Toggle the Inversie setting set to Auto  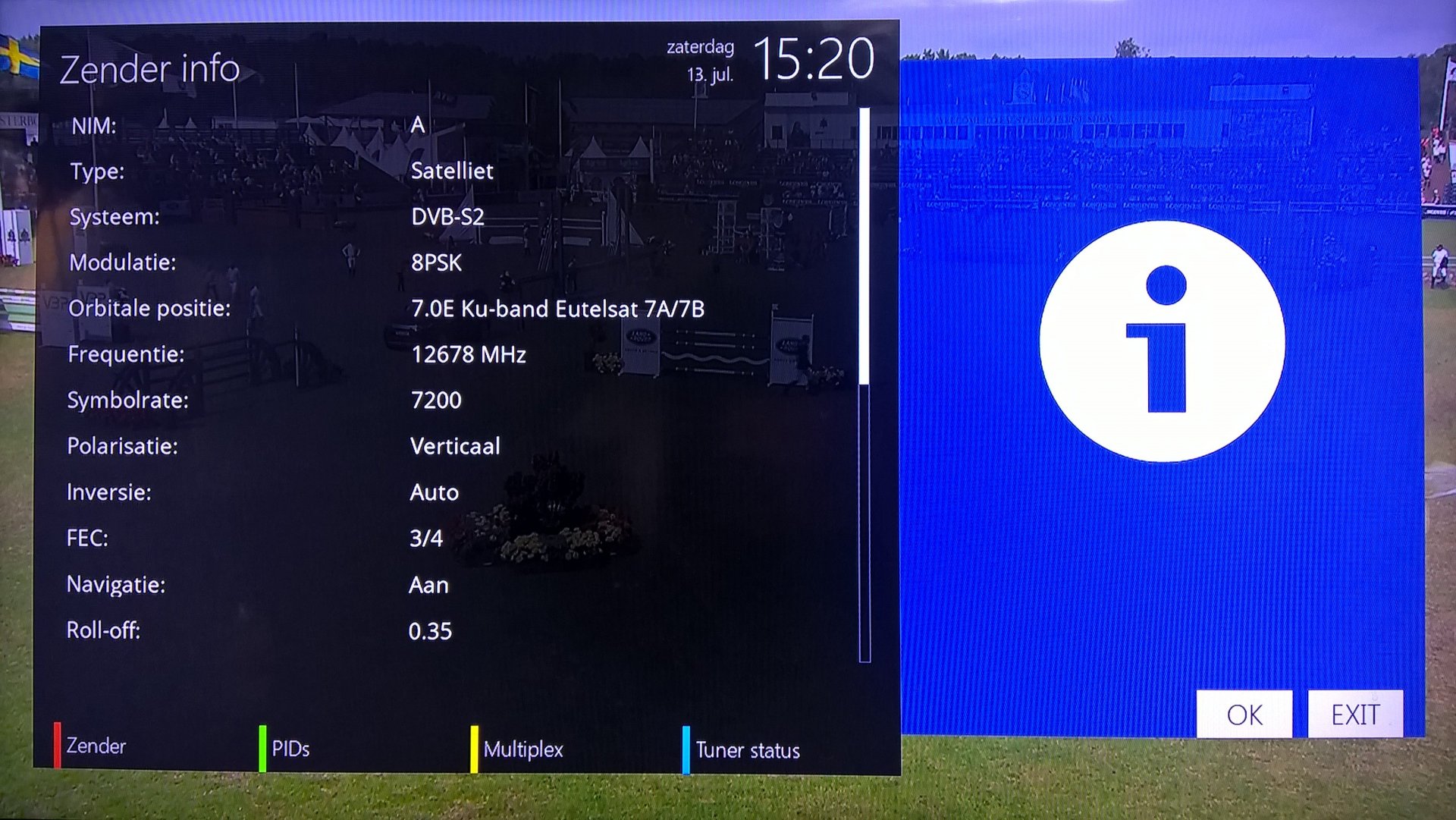coord(433,492)
